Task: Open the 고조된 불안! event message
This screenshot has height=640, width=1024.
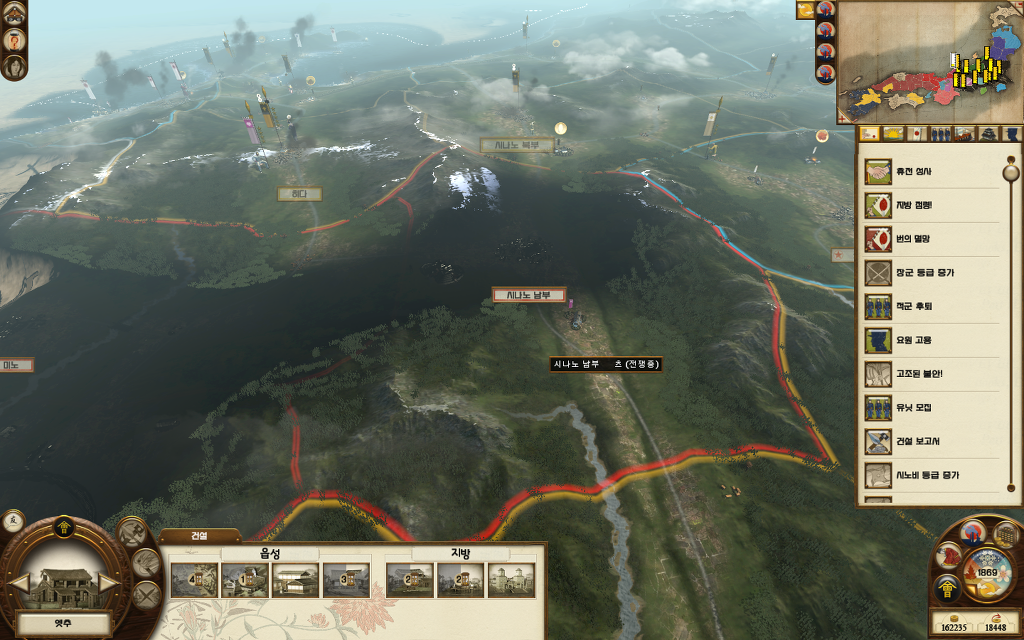Action: pyautogui.click(x=910, y=374)
